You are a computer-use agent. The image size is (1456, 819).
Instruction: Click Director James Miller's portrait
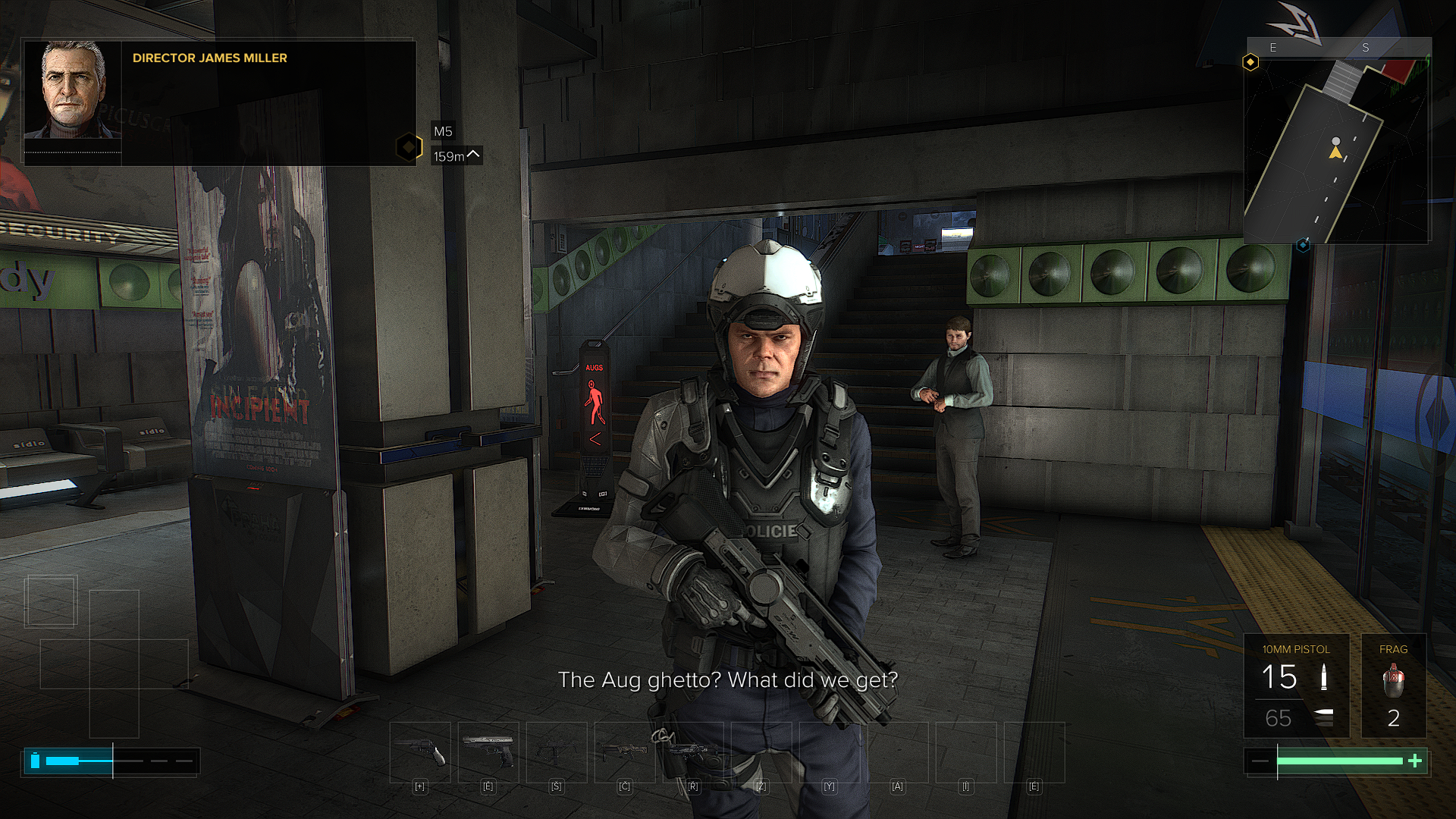pyautogui.click(x=73, y=90)
